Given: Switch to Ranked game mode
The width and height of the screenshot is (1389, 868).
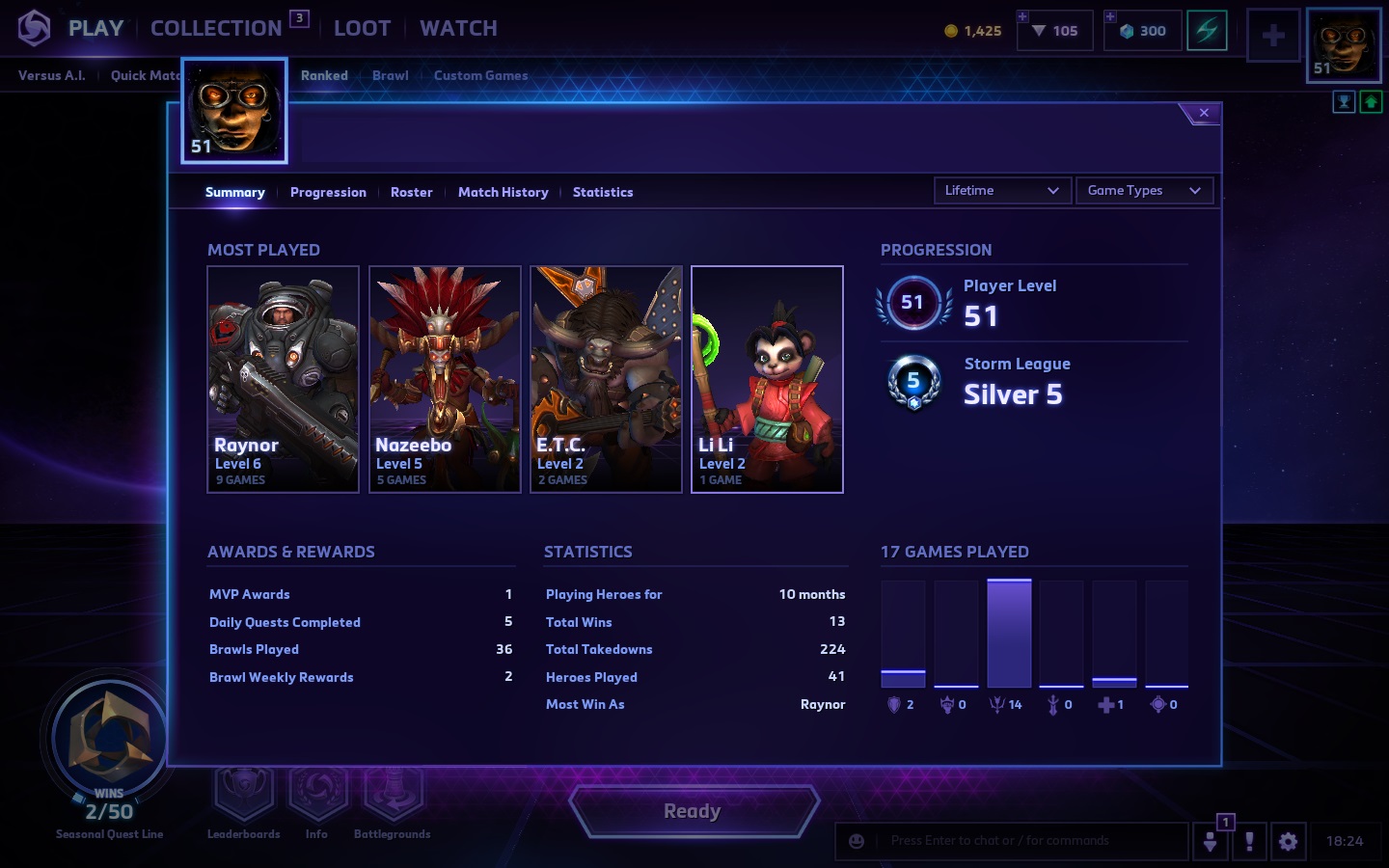Looking at the screenshot, I should click(x=324, y=75).
